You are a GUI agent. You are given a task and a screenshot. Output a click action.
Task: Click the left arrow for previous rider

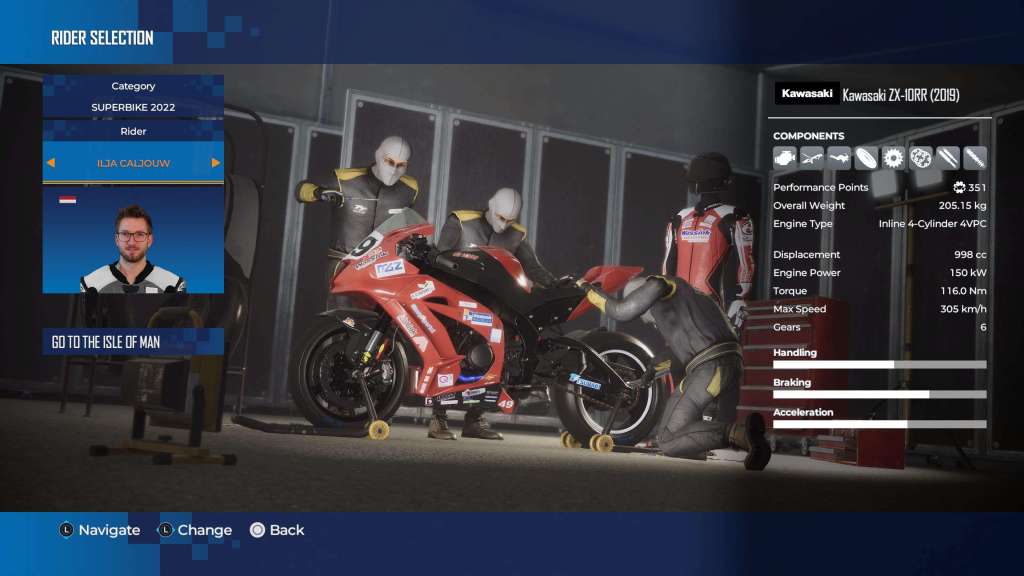pyautogui.click(x=51, y=162)
